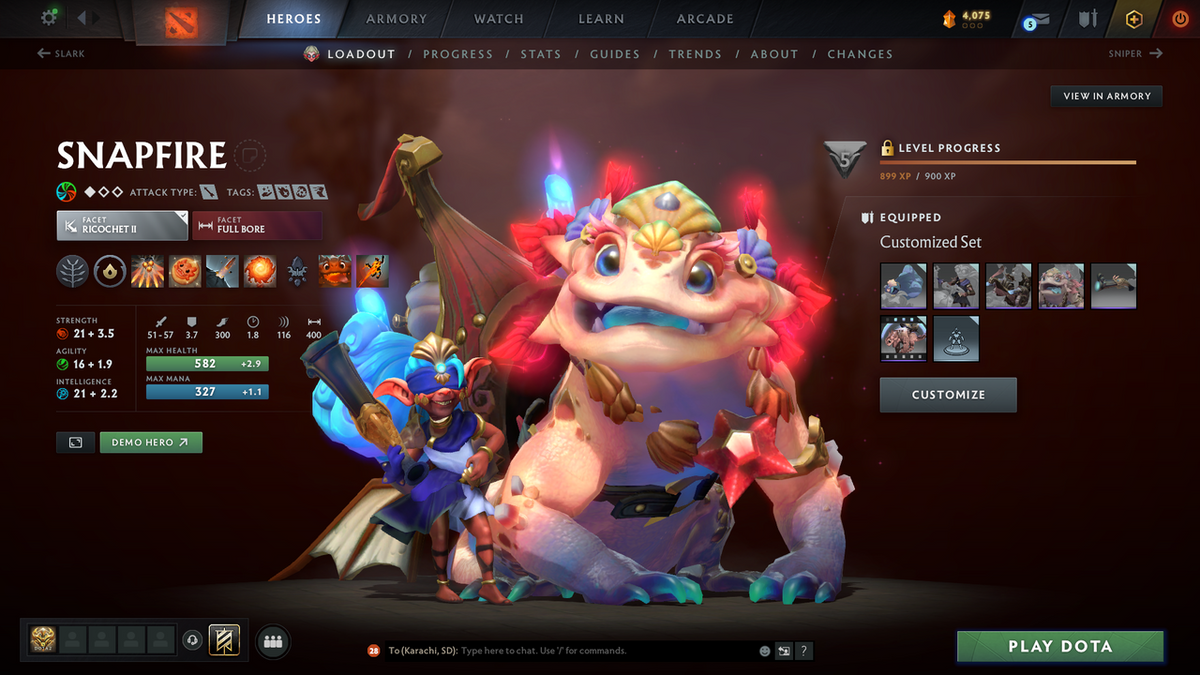Show the hero Stats page
Image resolution: width=1200 pixels, height=675 pixels.
tap(541, 54)
